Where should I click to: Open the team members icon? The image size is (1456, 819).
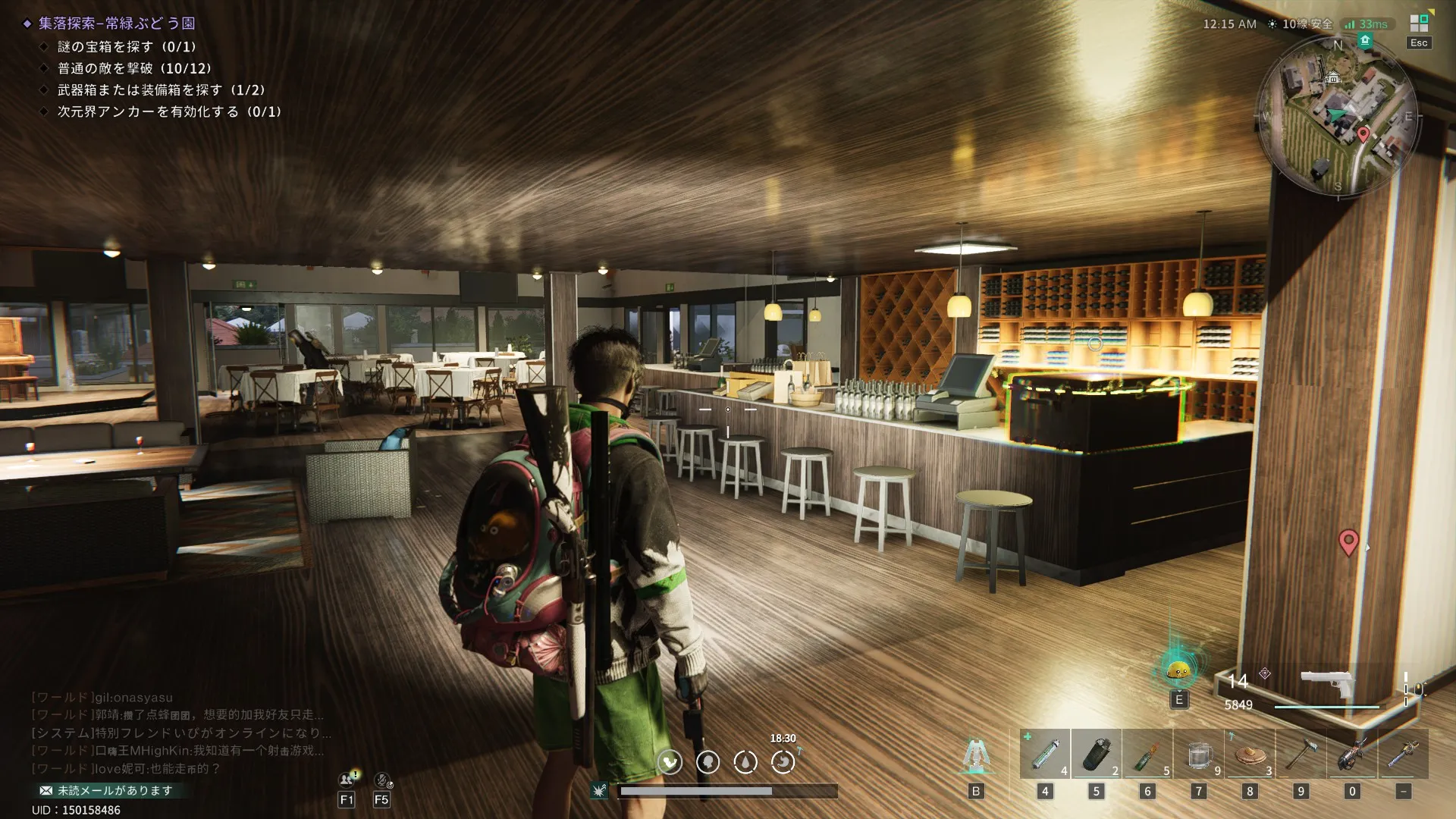(x=347, y=780)
